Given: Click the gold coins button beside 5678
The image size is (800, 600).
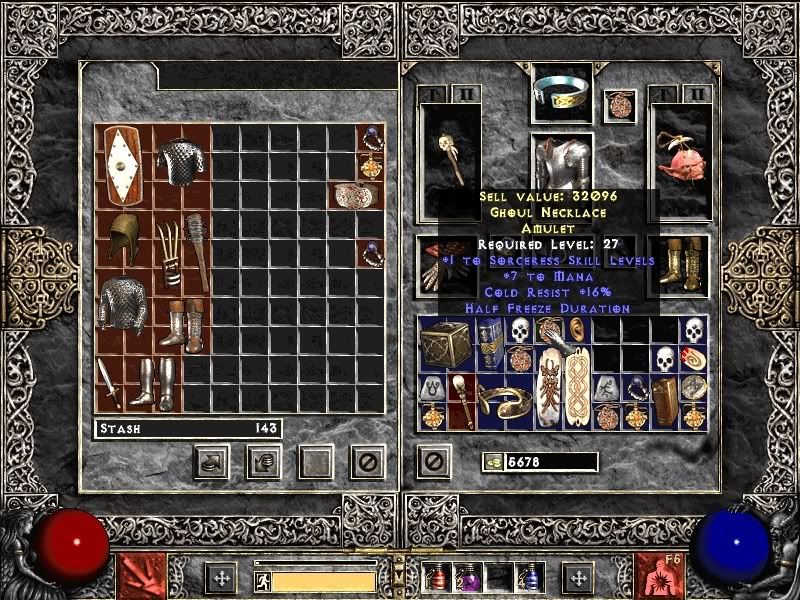Looking at the screenshot, I should tap(491, 461).
